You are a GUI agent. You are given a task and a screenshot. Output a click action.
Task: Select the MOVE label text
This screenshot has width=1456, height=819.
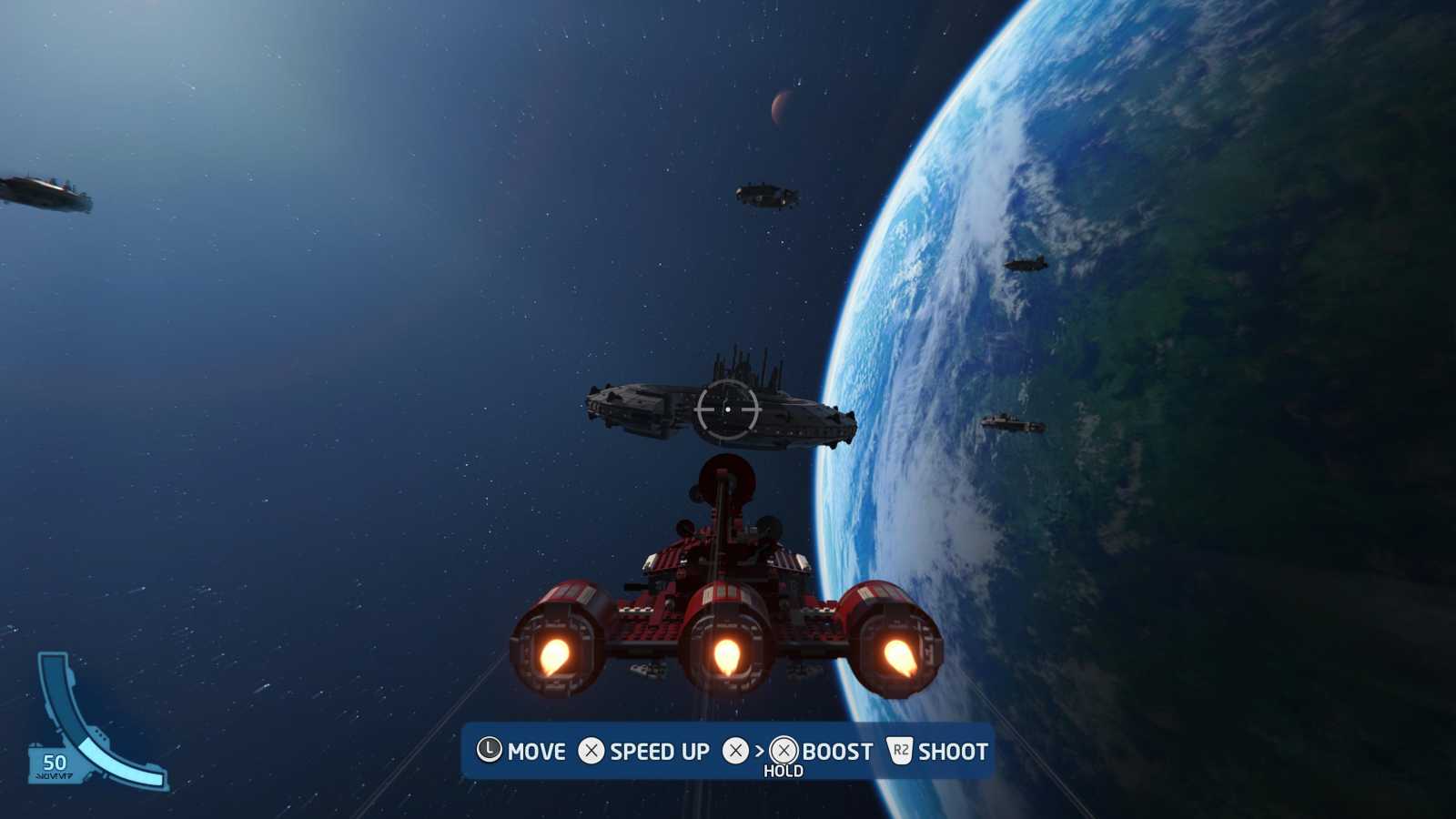(536, 752)
